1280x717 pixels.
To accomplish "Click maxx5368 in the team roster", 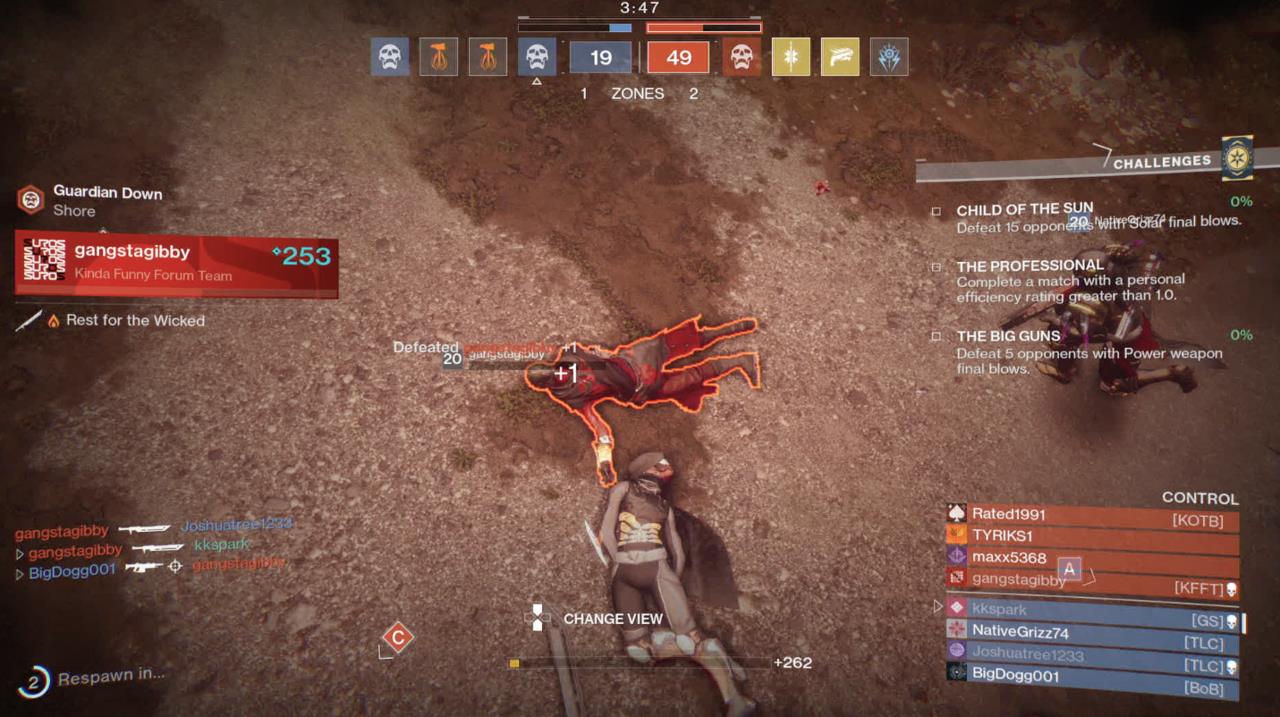I will [x=1092, y=558].
